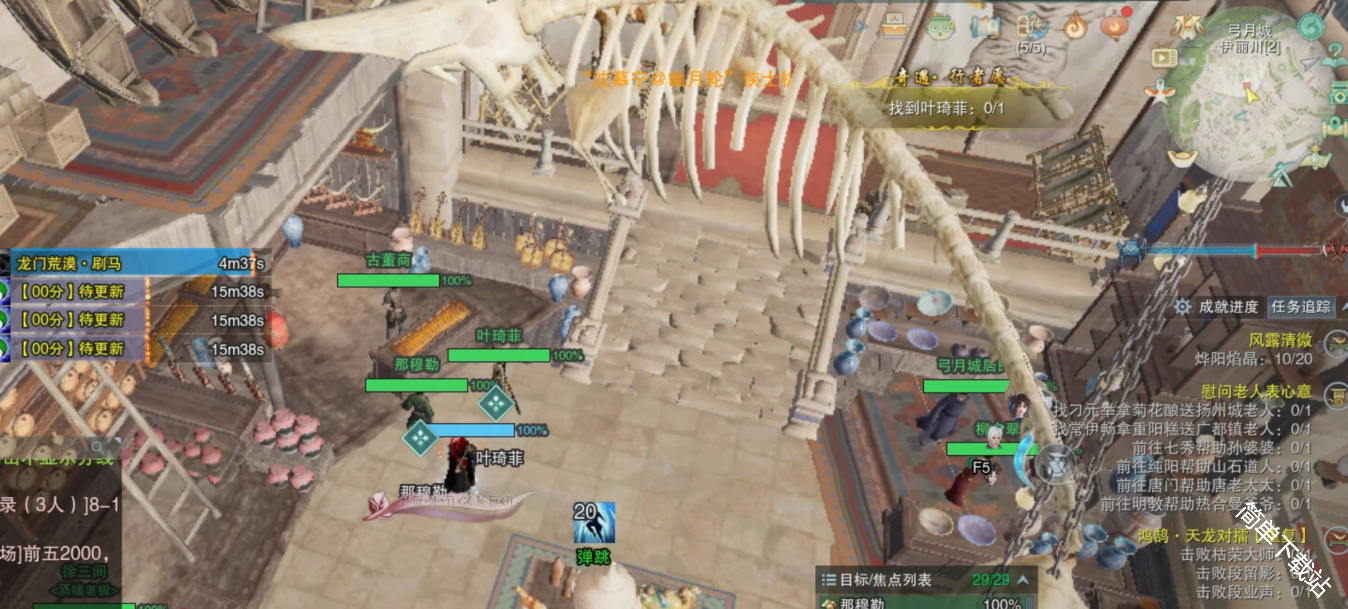The height and width of the screenshot is (609, 1348).
Task: Click the green monster-face icon in top bar
Action: pyautogui.click(x=941, y=26)
